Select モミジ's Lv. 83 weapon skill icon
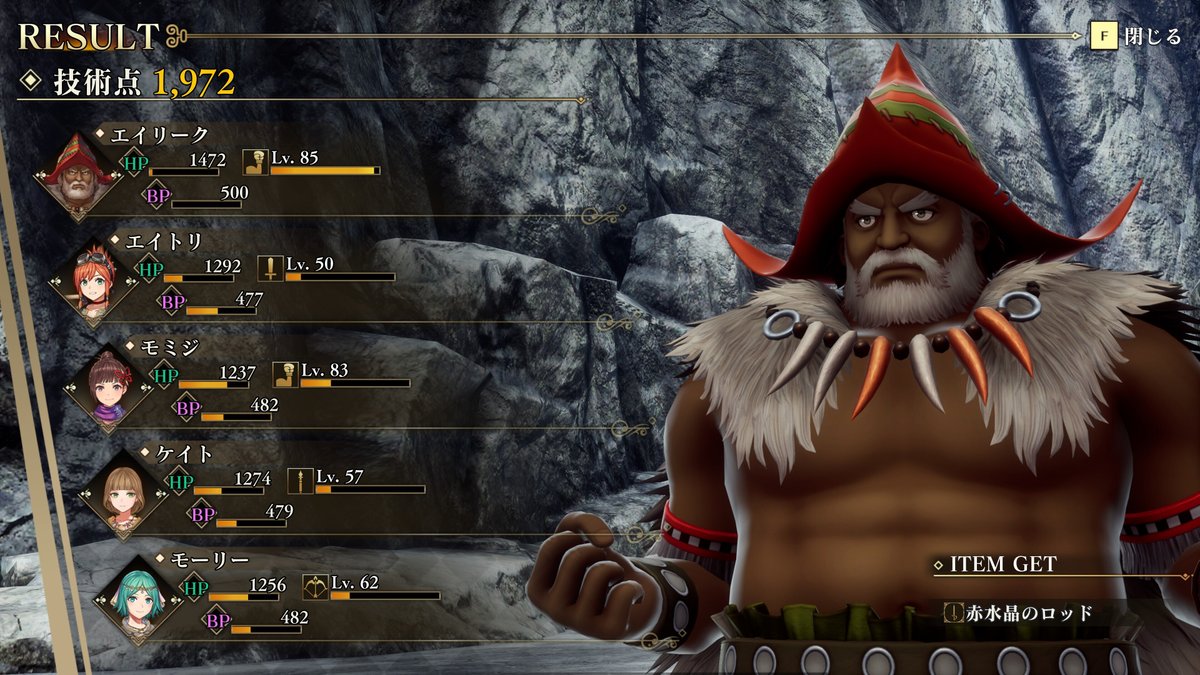The height and width of the screenshot is (675, 1200). tap(286, 374)
